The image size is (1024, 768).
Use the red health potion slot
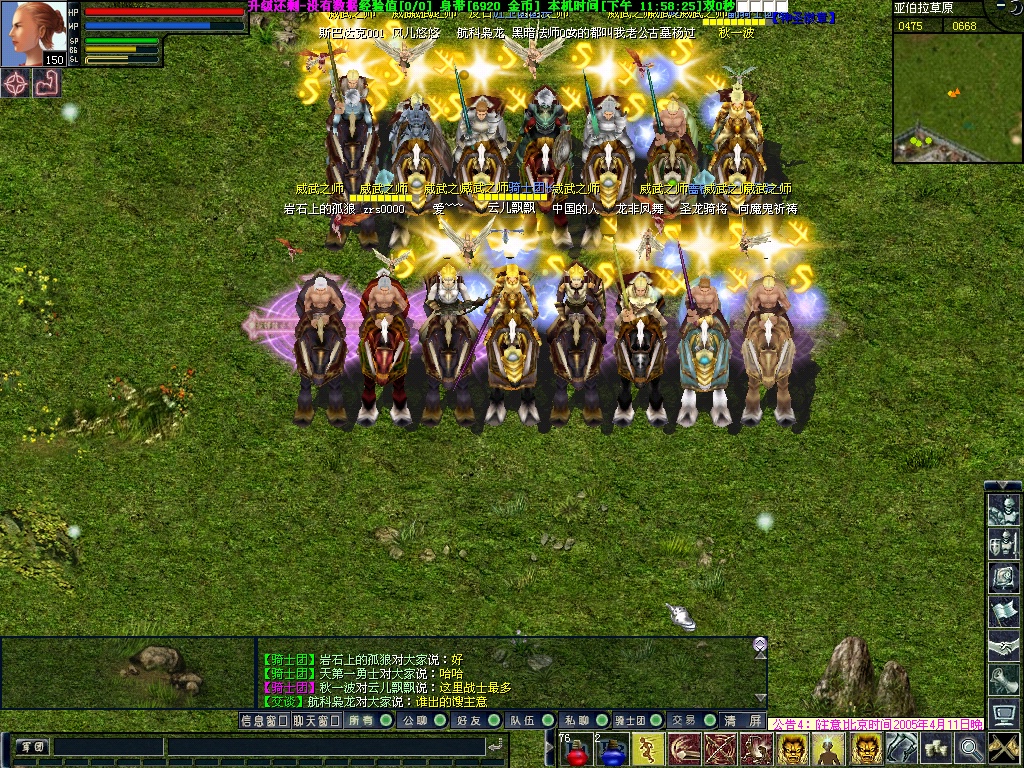pyautogui.click(x=576, y=750)
